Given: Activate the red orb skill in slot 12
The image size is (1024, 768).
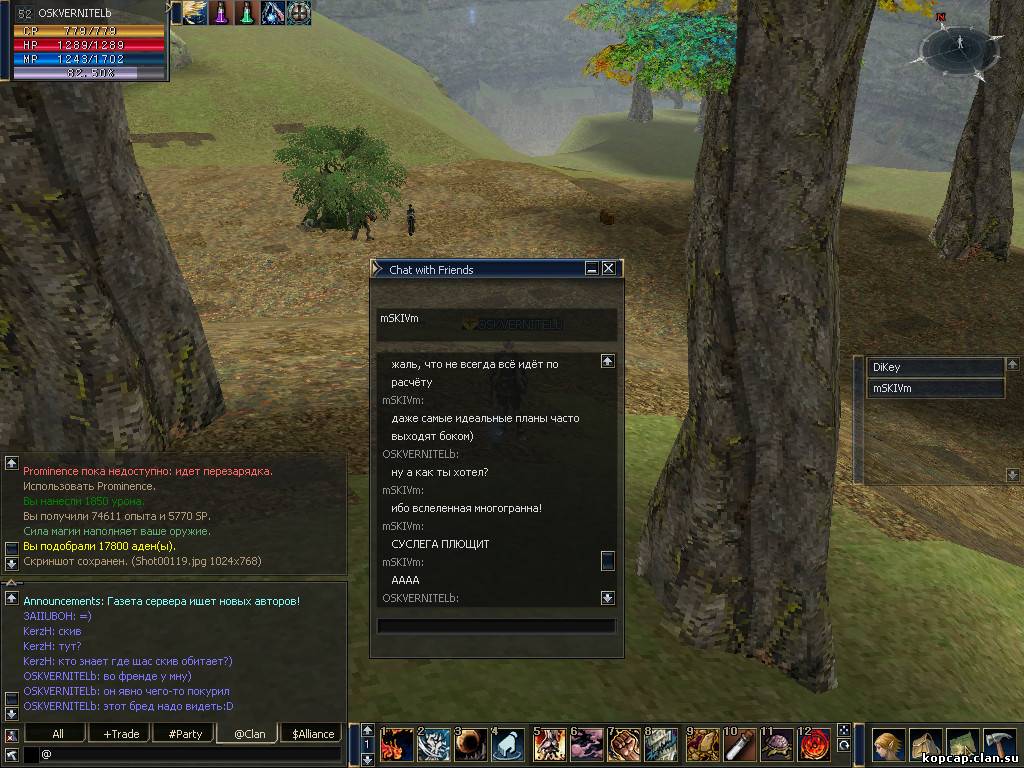Looking at the screenshot, I should tap(814, 745).
